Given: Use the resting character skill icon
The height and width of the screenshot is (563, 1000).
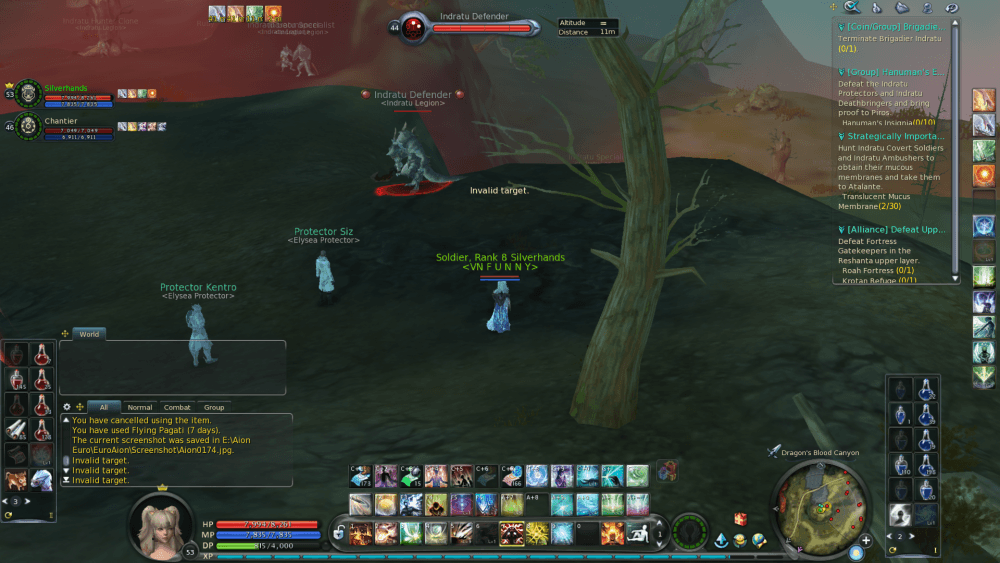Looking at the screenshot, I should [x=637, y=533].
